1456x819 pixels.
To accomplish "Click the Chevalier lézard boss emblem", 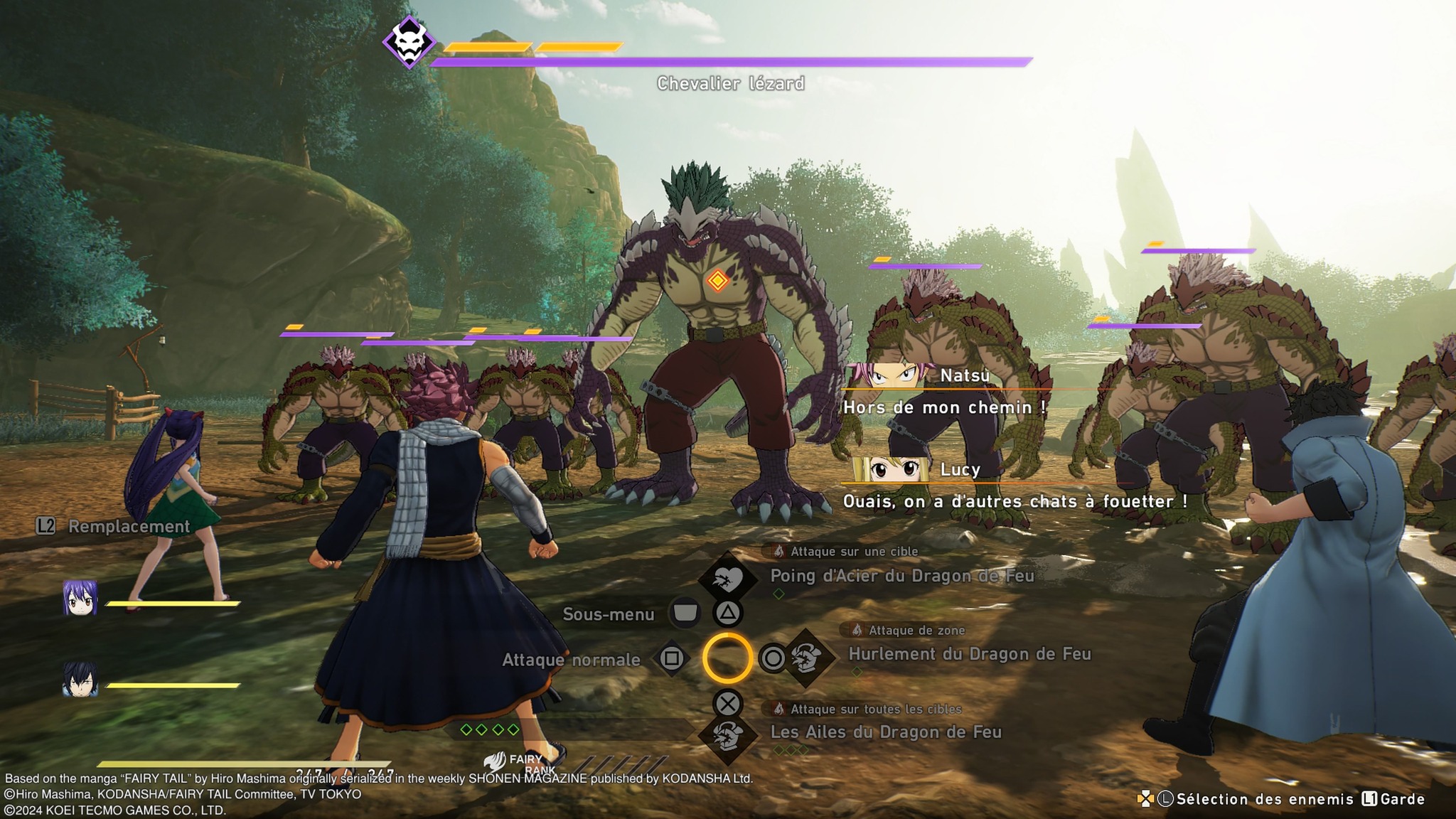I will (x=409, y=42).
